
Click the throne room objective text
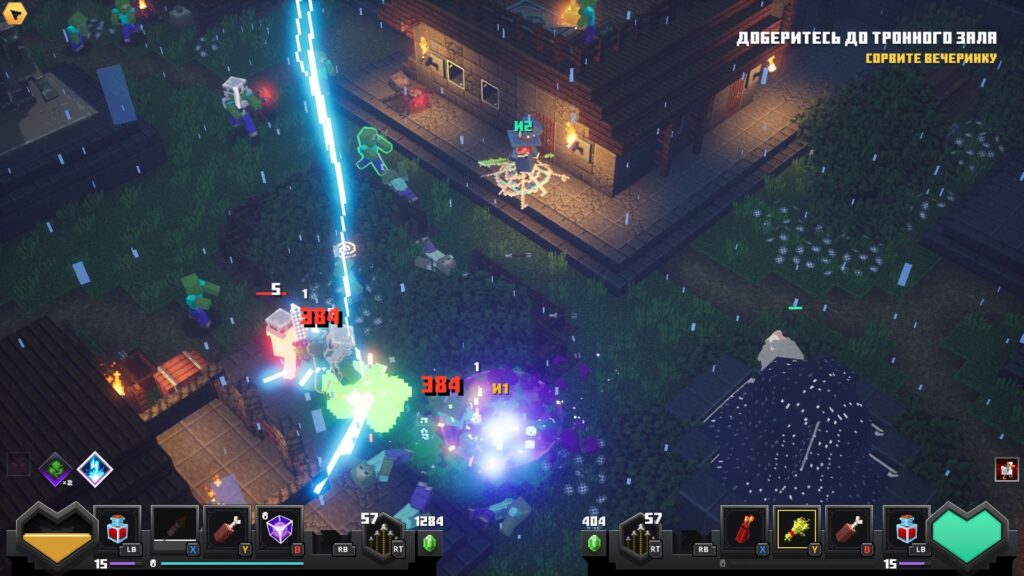tap(866, 39)
